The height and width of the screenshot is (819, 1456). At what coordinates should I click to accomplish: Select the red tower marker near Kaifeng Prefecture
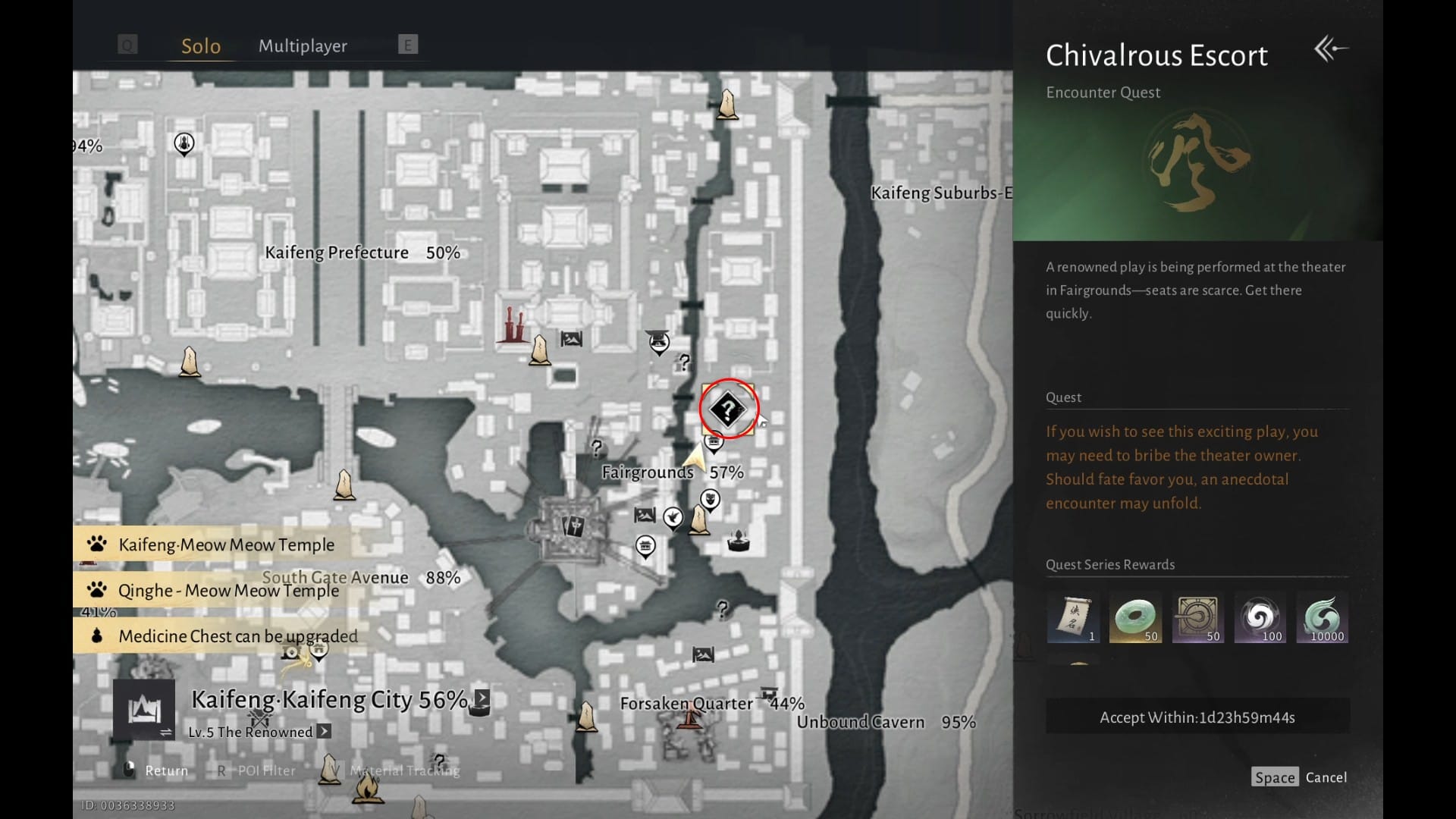513,326
